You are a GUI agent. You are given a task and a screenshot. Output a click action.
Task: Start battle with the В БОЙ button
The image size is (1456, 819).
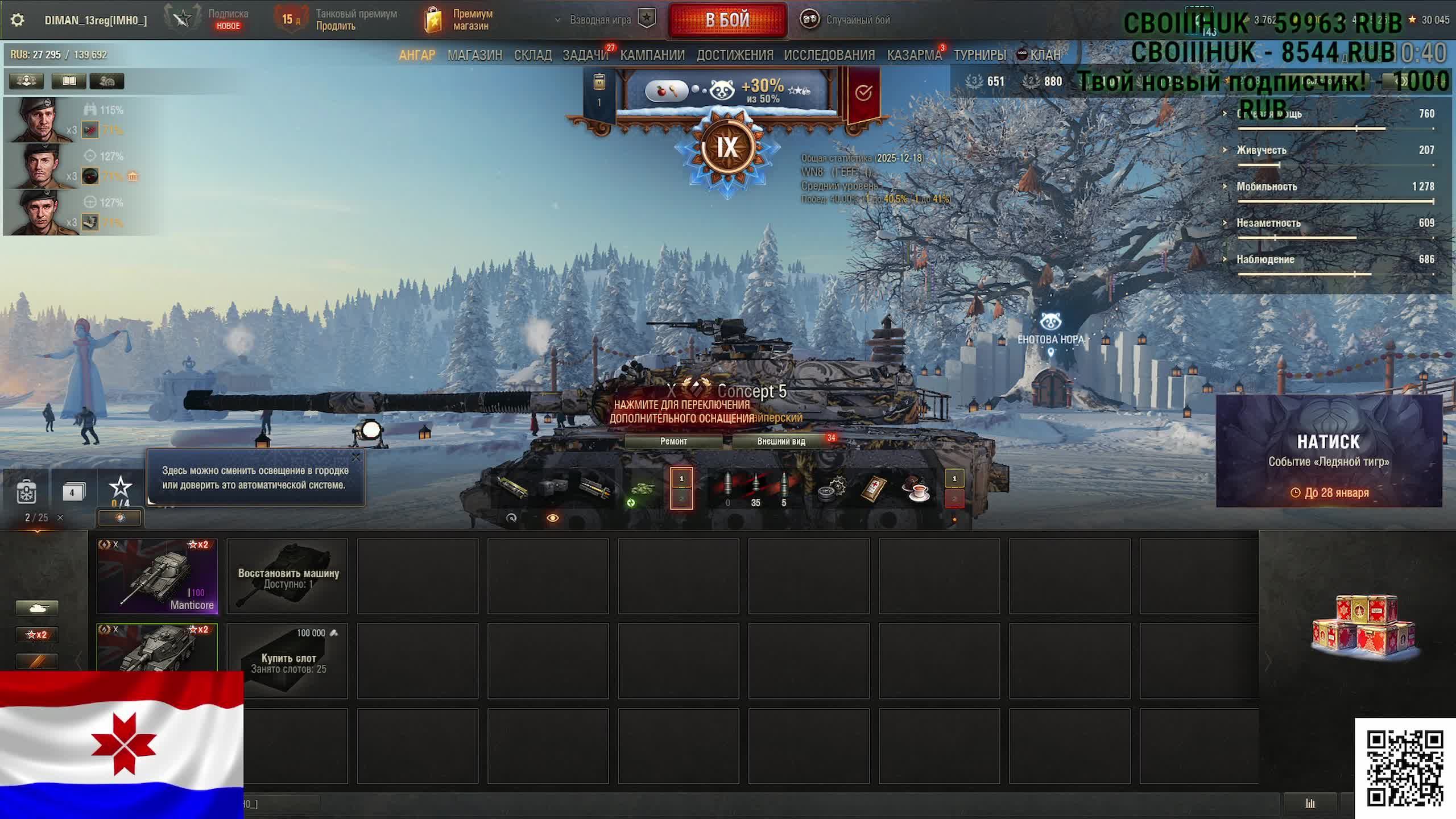pos(727,20)
